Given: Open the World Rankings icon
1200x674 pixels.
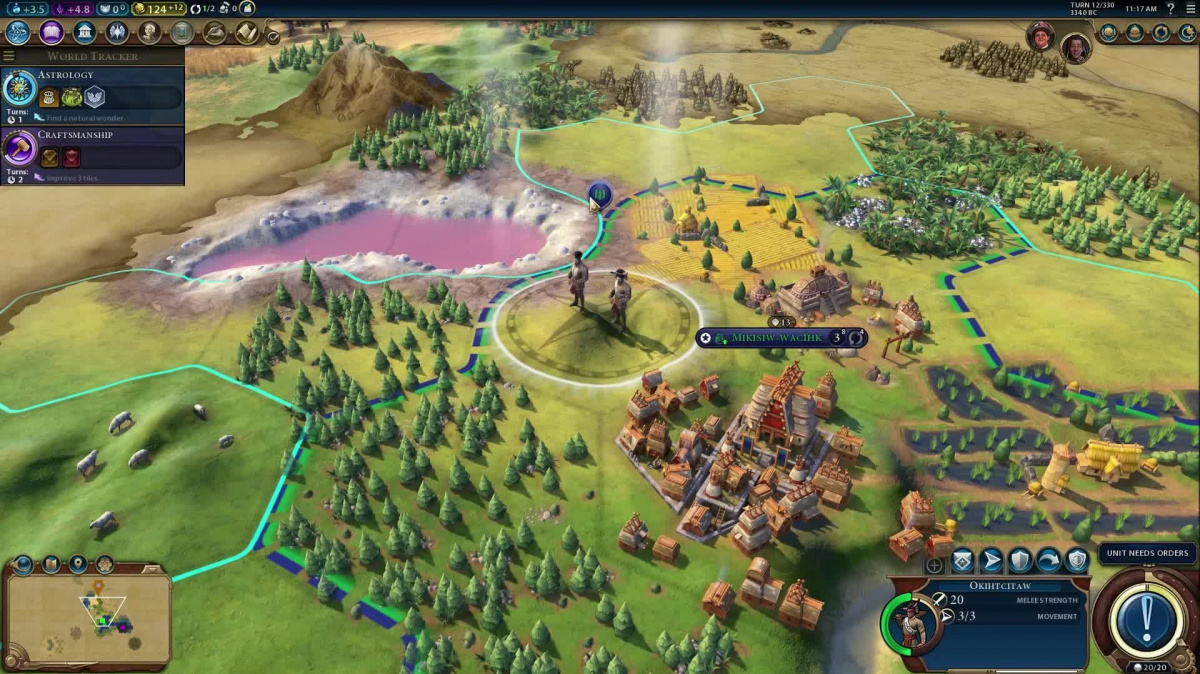Looking at the screenshot, I should point(1109,32).
